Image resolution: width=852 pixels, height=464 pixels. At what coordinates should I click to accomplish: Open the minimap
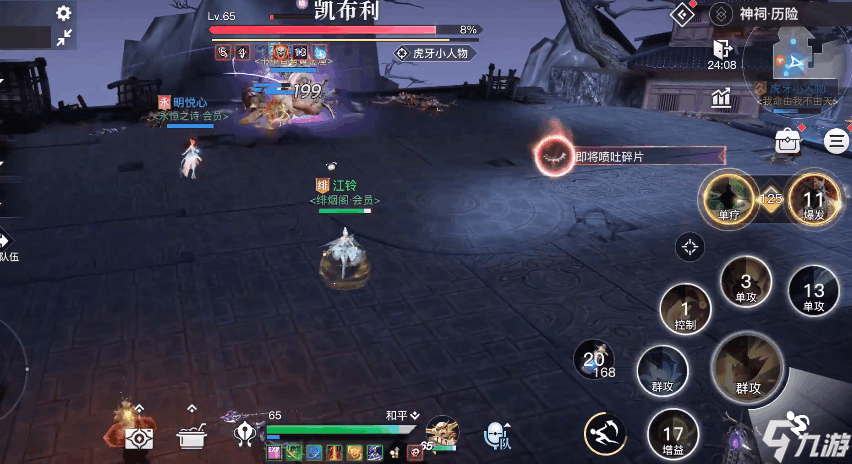tap(795, 62)
